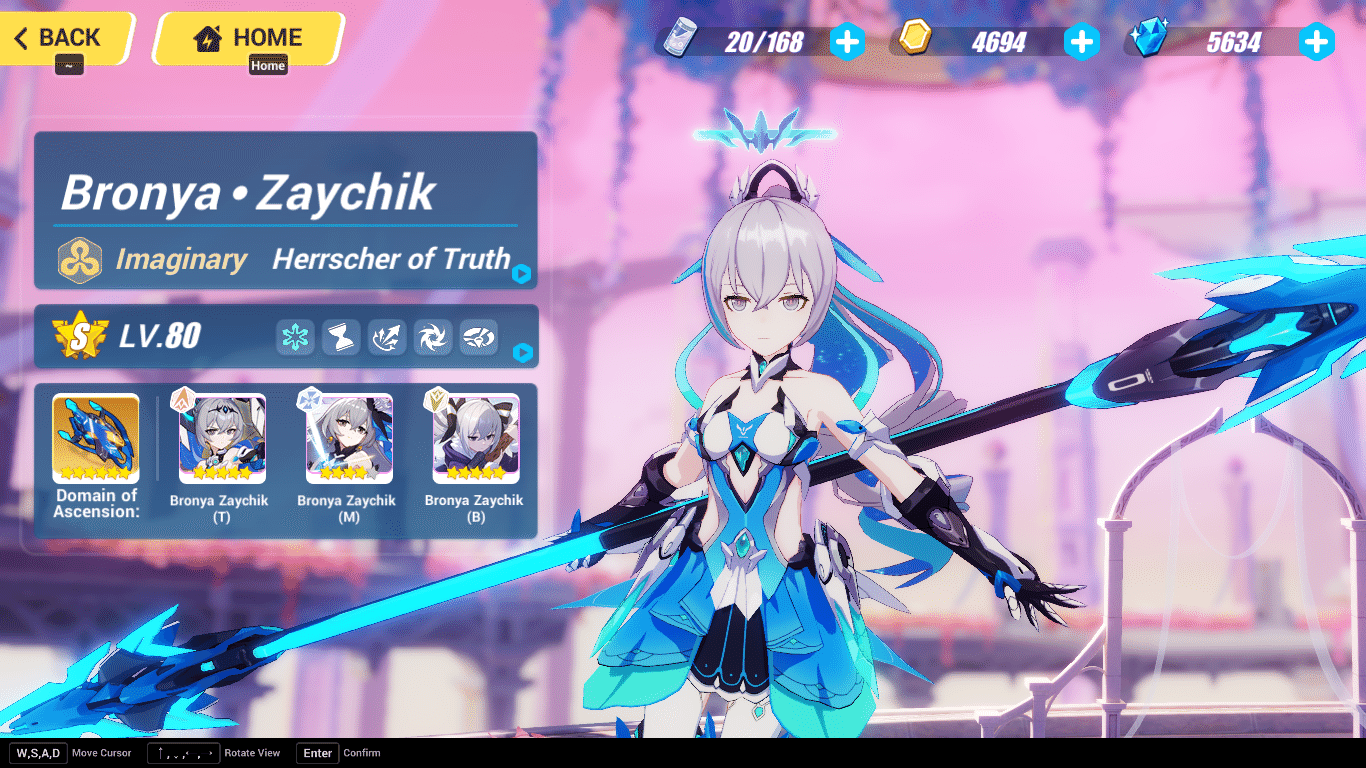
Task: Add stamina with the plus button
Action: pyautogui.click(x=847, y=41)
